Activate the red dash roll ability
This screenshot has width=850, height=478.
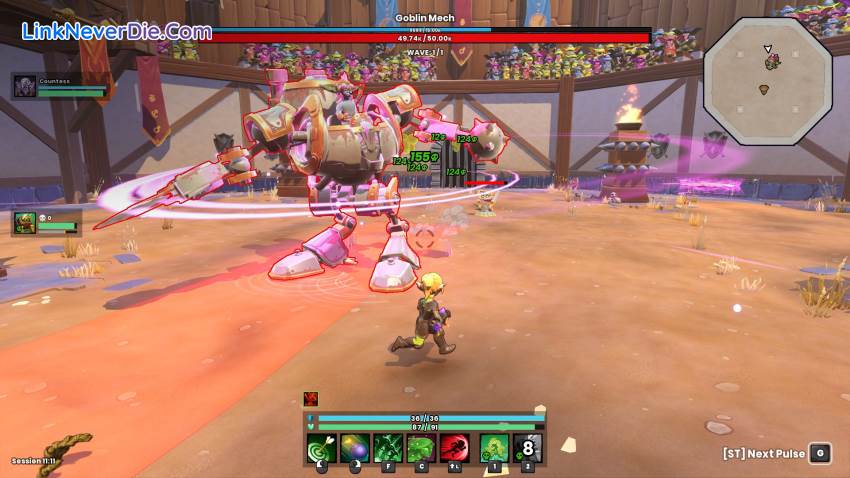[x=455, y=448]
